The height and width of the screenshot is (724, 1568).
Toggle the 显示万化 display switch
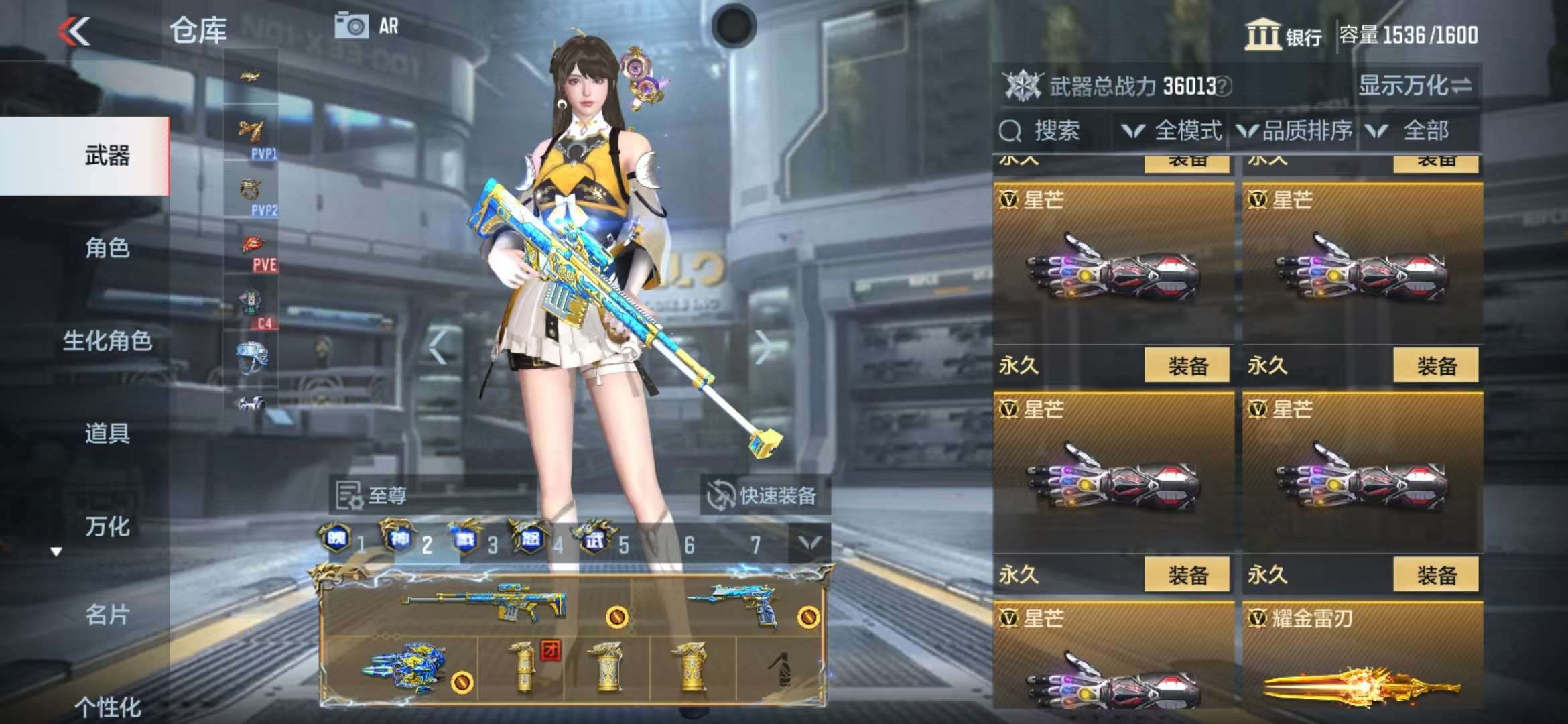pyautogui.click(x=1415, y=86)
